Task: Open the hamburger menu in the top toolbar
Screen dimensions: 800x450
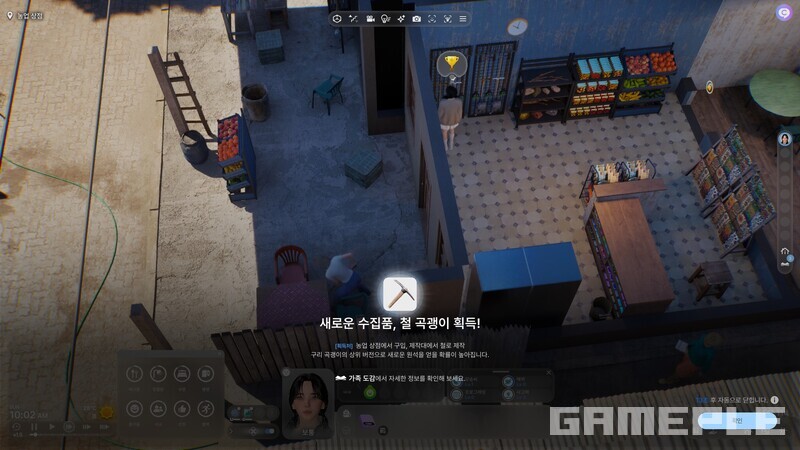Action: [462, 19]
